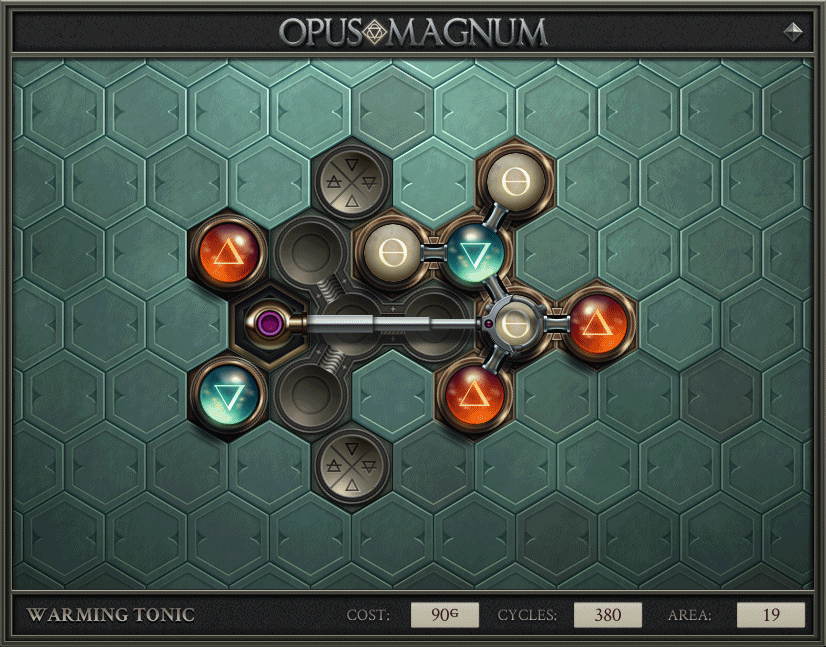The width and height of the screenshot is (826, 647).
Task: Select the lone fire reagent atom
Action: tap(231, 249)
